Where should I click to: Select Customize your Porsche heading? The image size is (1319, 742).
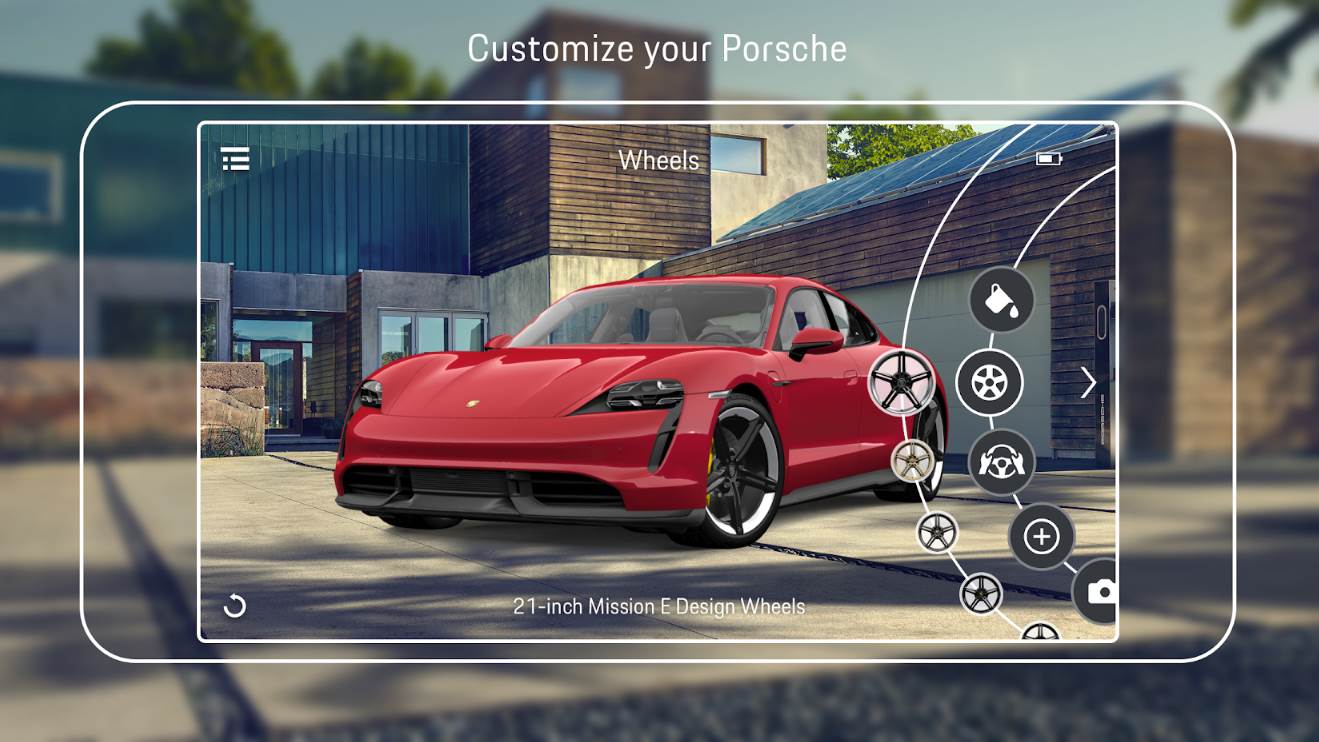659,48
